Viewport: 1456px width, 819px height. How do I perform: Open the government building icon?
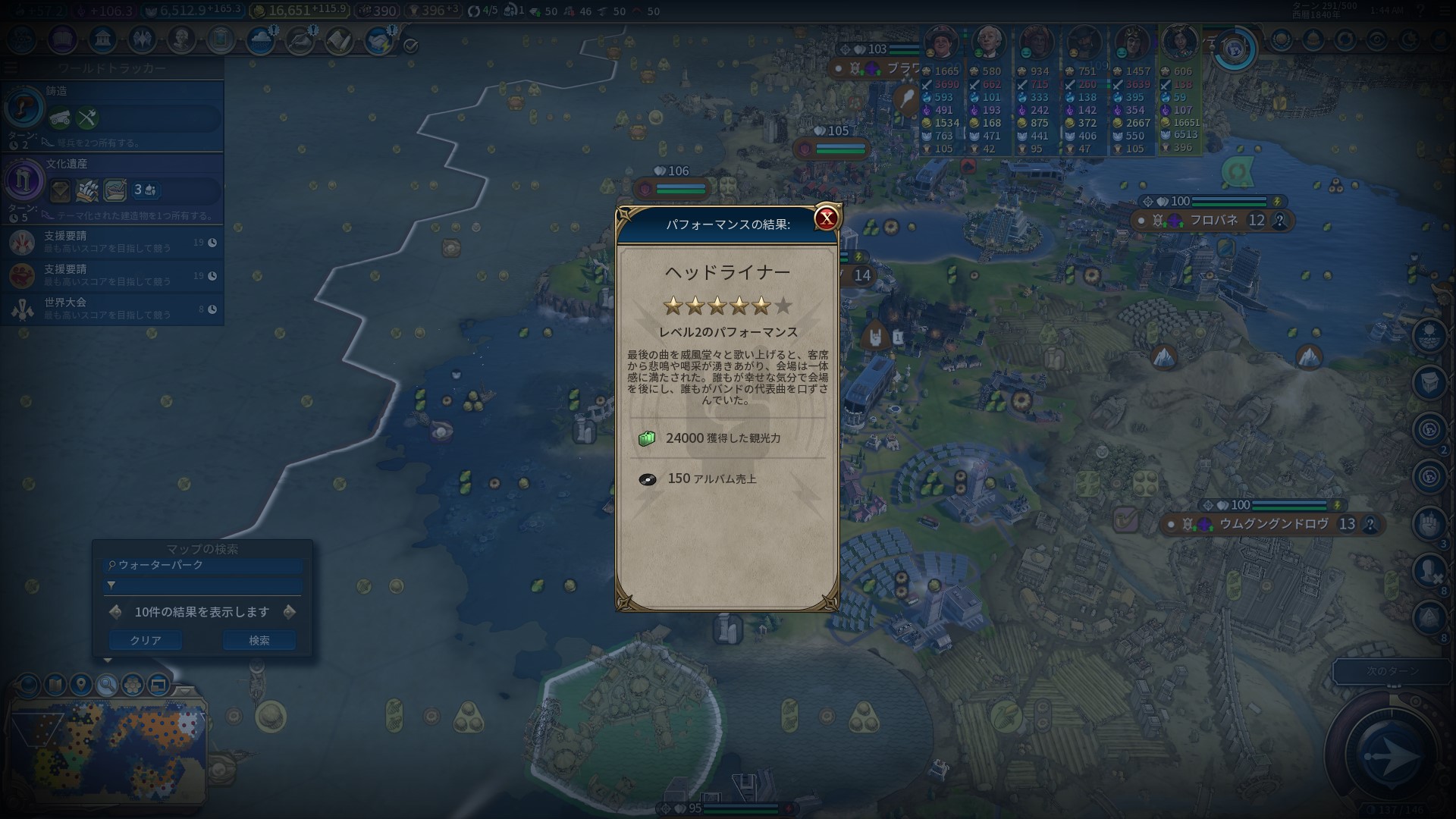tap(102, 39)
